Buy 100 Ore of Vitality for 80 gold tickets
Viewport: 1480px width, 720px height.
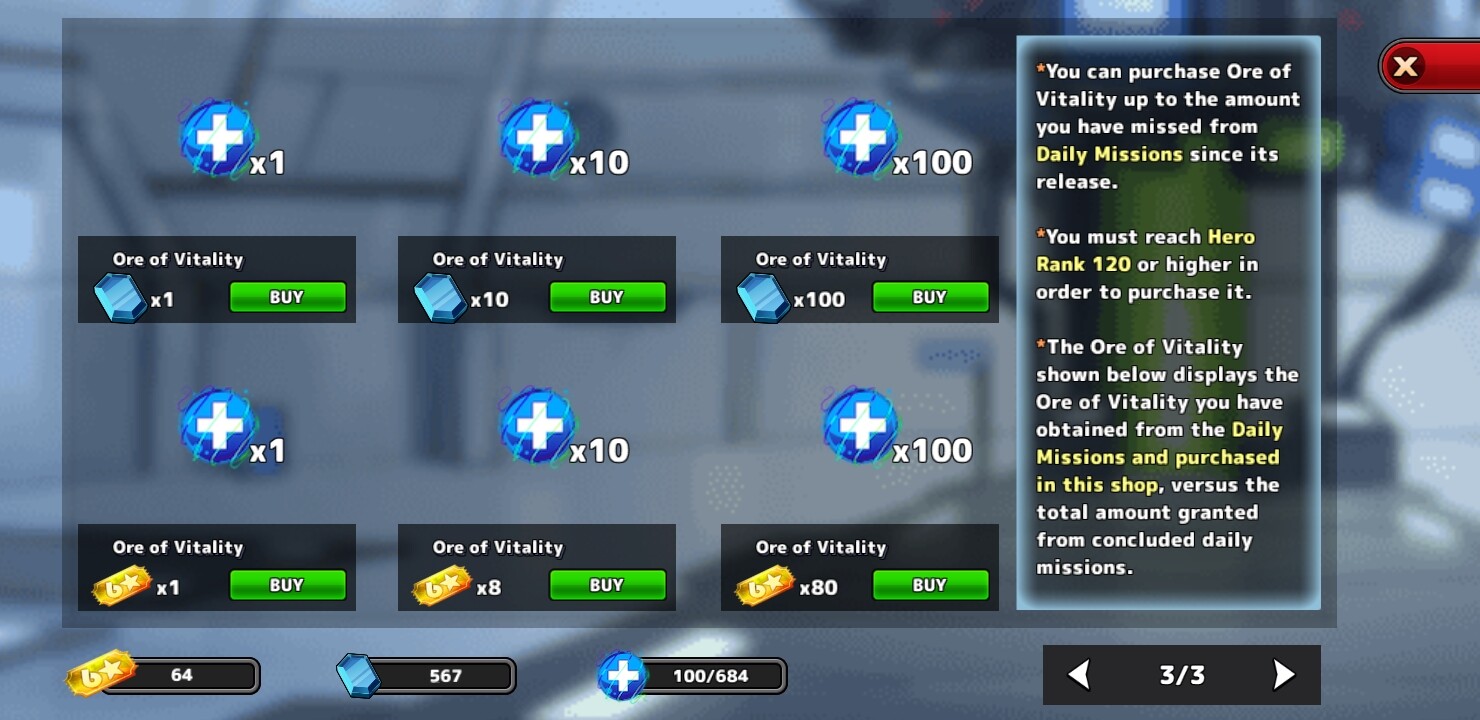tap(930, 585)
